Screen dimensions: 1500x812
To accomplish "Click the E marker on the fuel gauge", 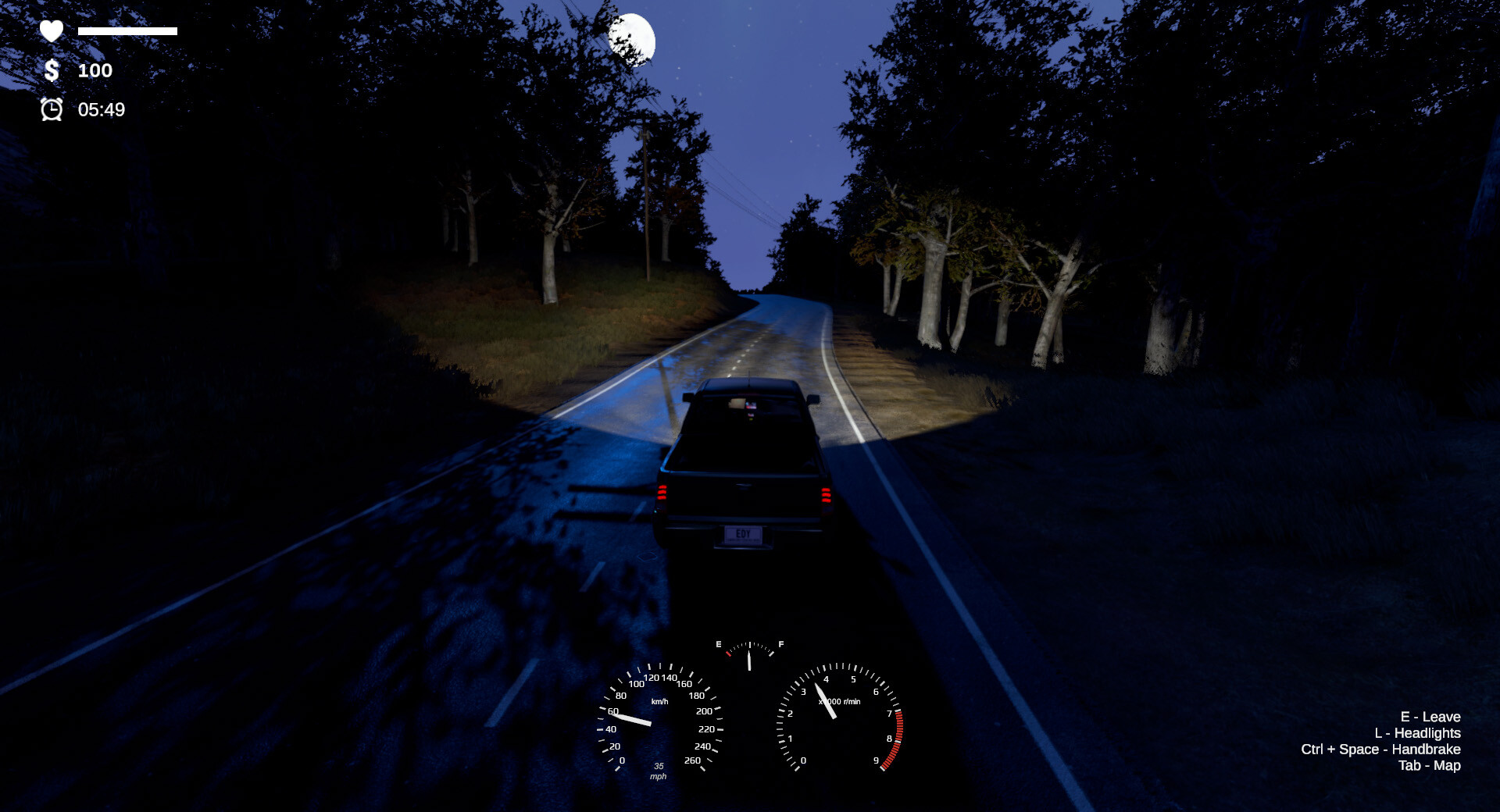I will [720, 644].
